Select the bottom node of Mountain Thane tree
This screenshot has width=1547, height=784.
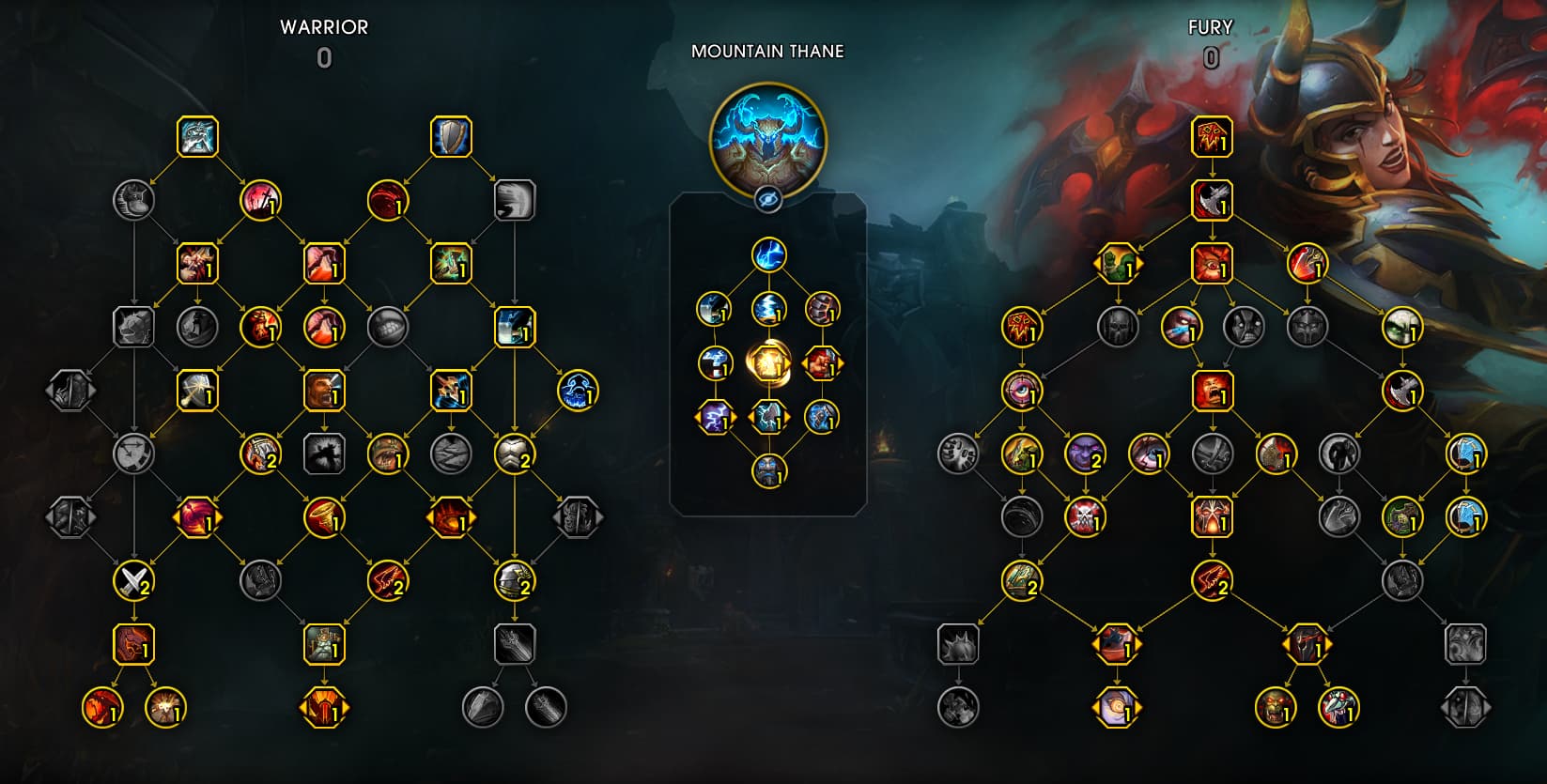tap(768, 470)
